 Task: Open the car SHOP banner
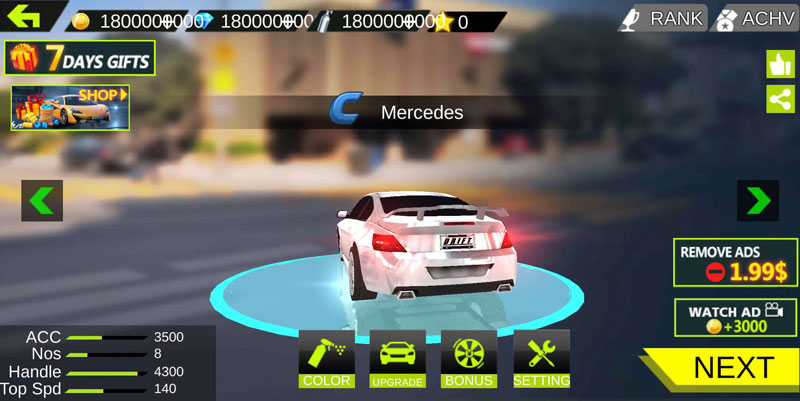point(71,108)
